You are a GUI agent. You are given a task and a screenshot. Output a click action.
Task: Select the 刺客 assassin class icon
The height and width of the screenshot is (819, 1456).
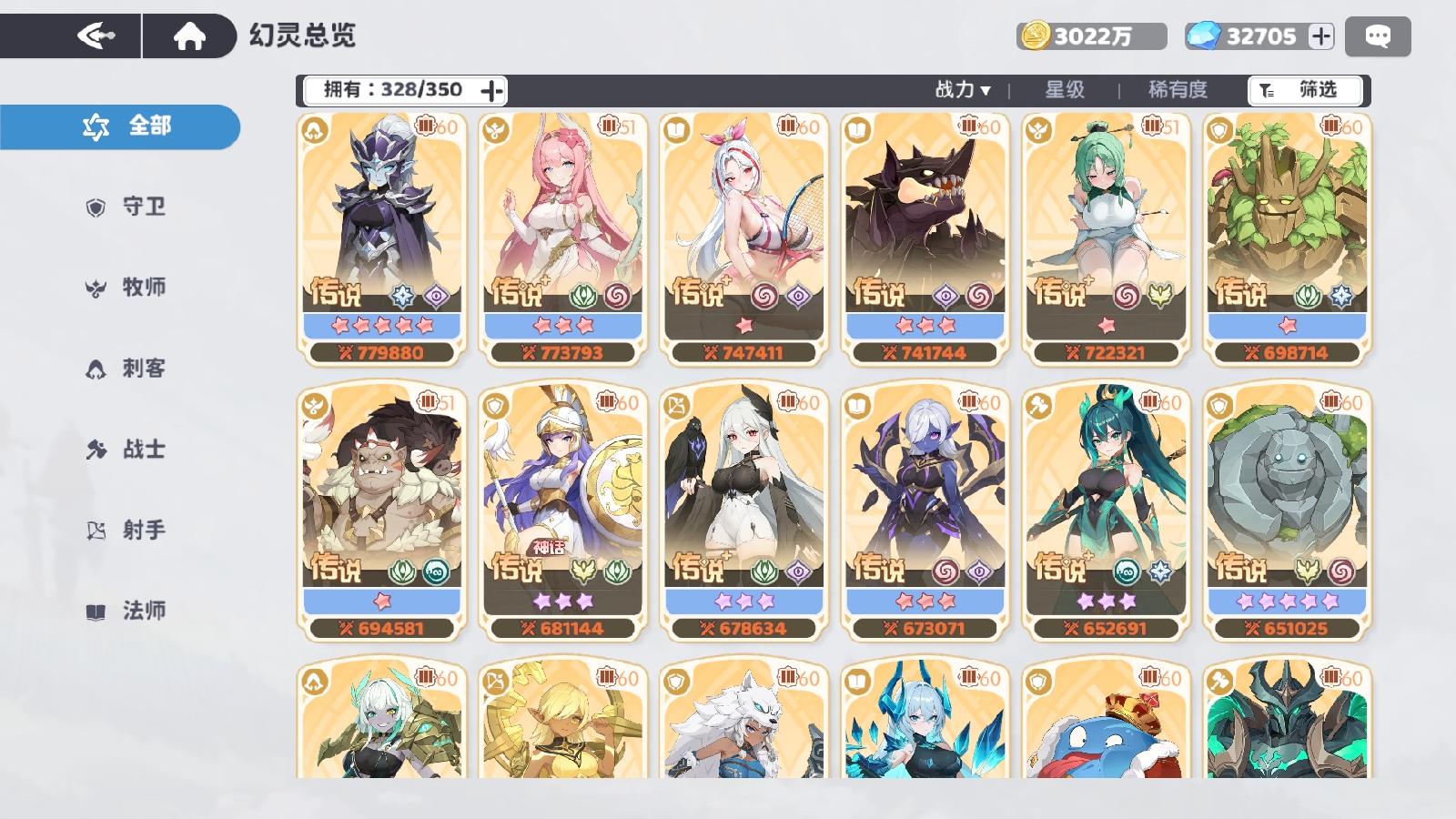point(94,368)
